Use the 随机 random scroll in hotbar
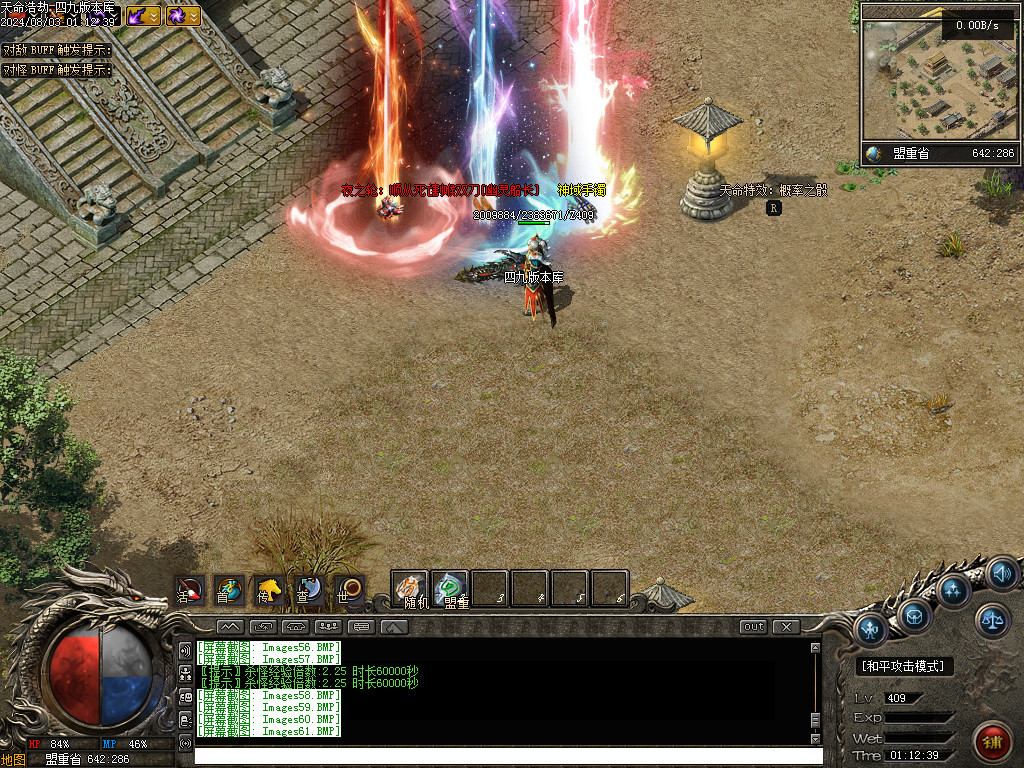The image size is (1024, 768). 410,590
